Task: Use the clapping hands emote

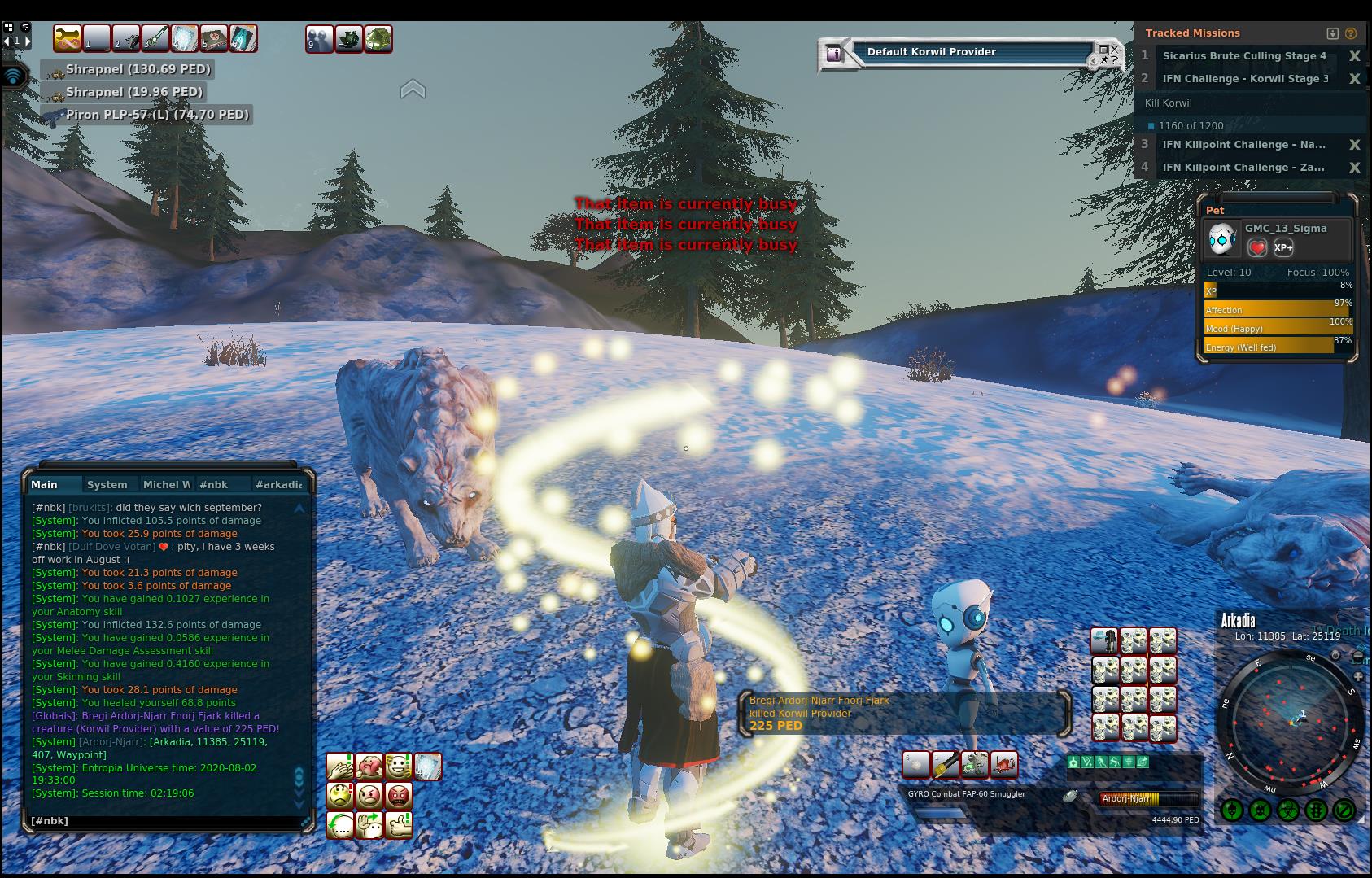Action: coord(340,766)
